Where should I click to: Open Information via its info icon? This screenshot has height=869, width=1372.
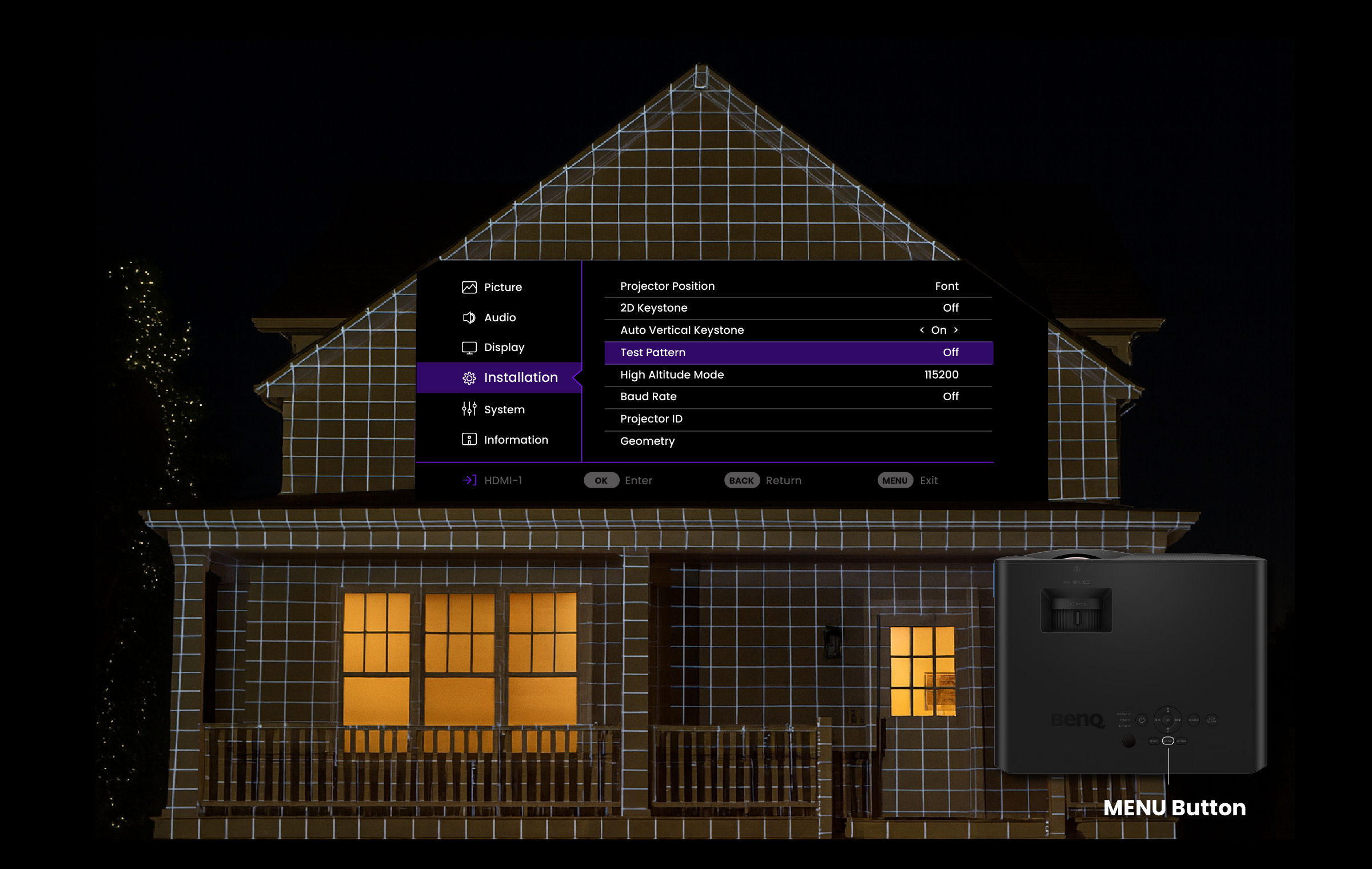tap(469, 439)
